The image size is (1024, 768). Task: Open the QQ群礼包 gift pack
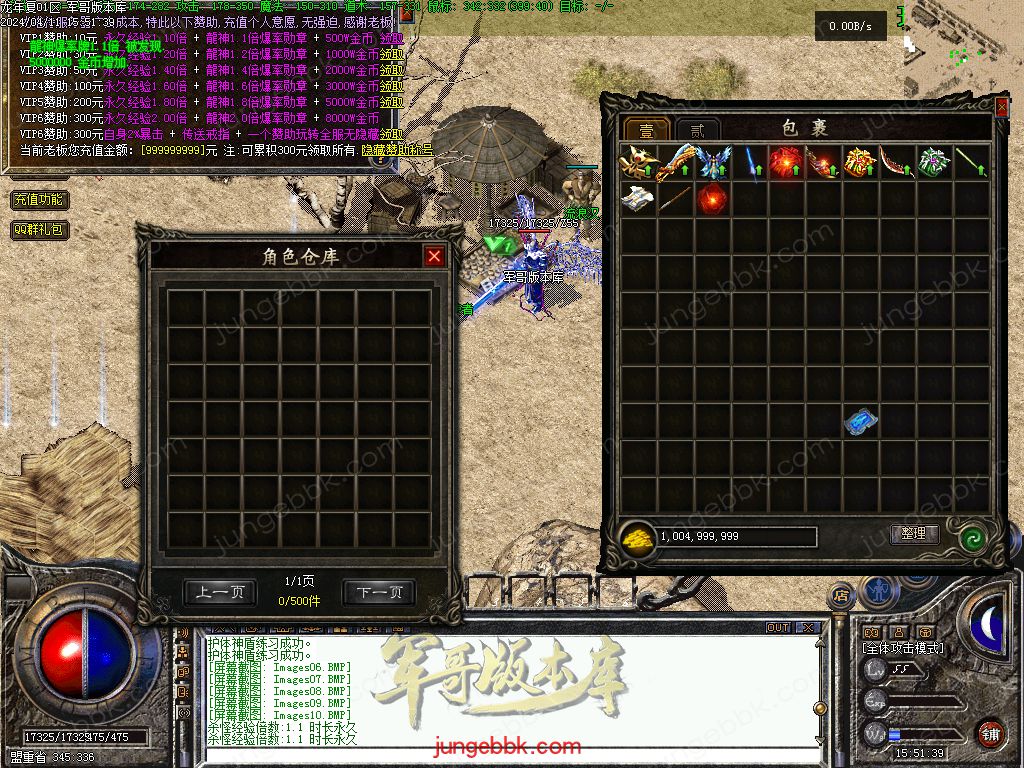click(39, 230)
